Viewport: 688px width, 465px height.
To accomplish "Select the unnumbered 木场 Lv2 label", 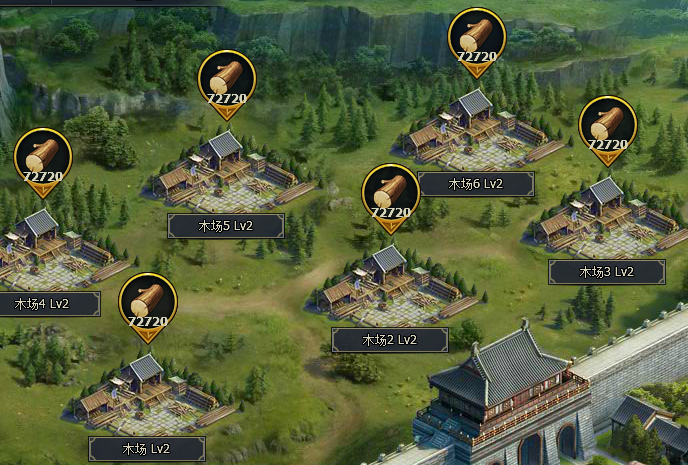I will coord(147,449).
